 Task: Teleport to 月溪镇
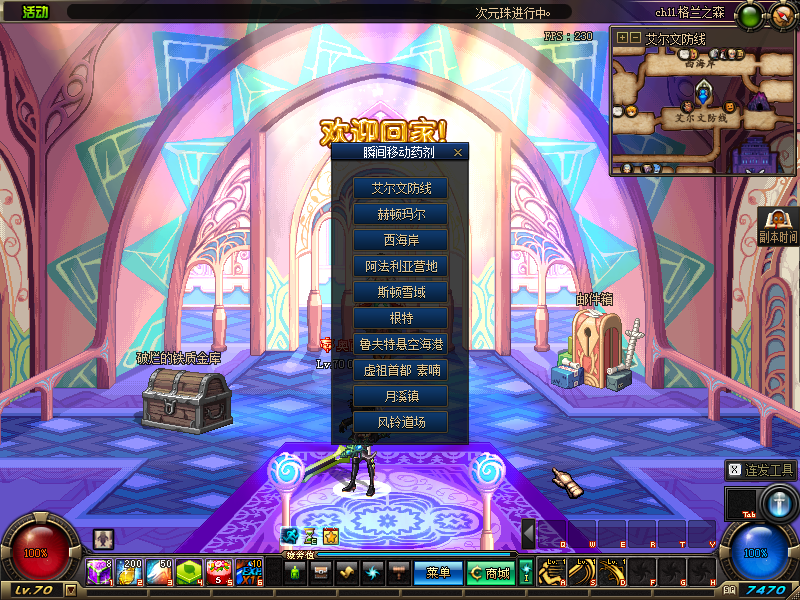tap(400, 396)
